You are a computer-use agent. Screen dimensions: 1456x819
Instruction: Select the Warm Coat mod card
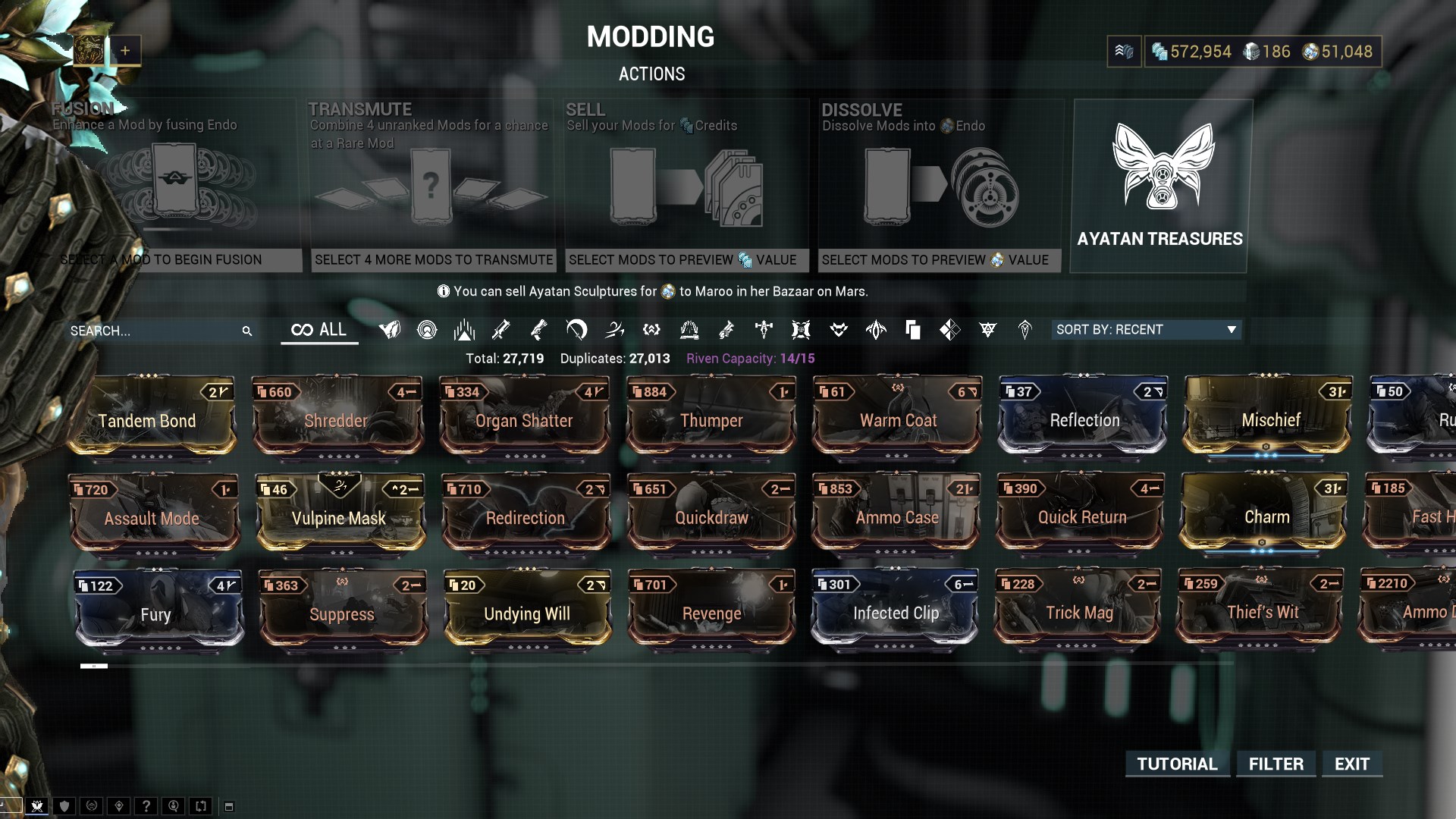897,416
